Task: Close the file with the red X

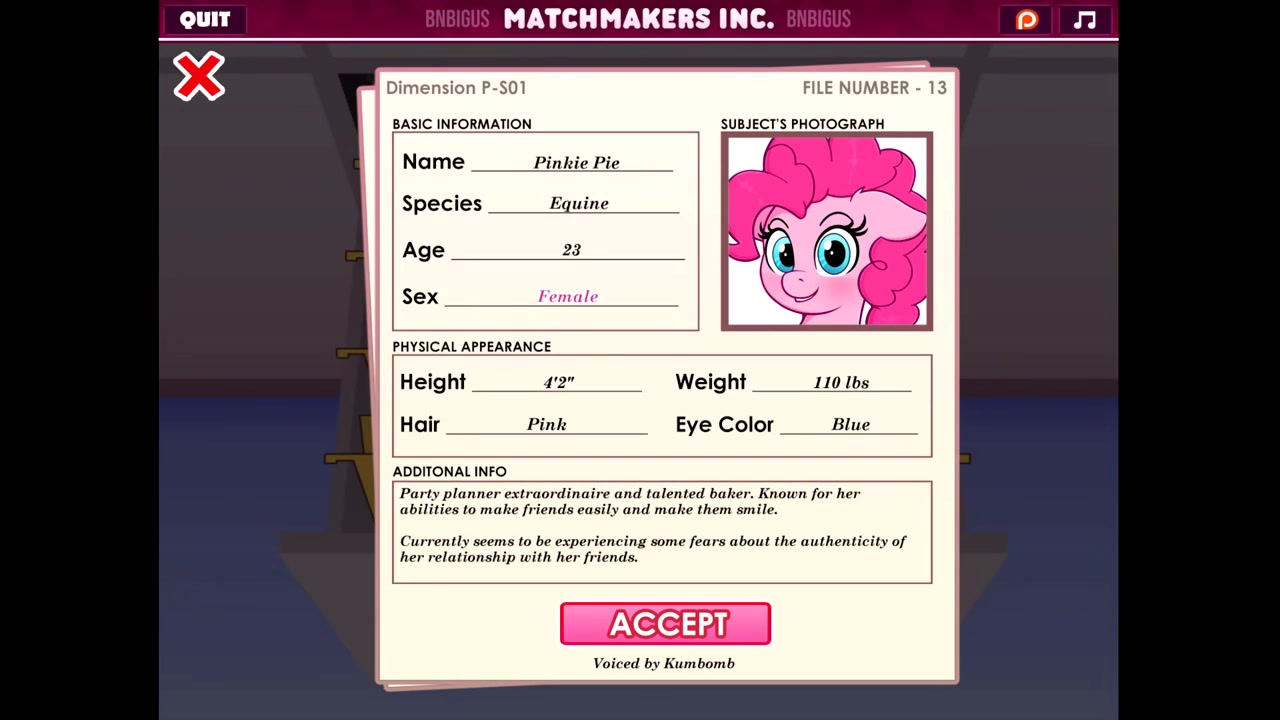Action: tap(199, 77)
